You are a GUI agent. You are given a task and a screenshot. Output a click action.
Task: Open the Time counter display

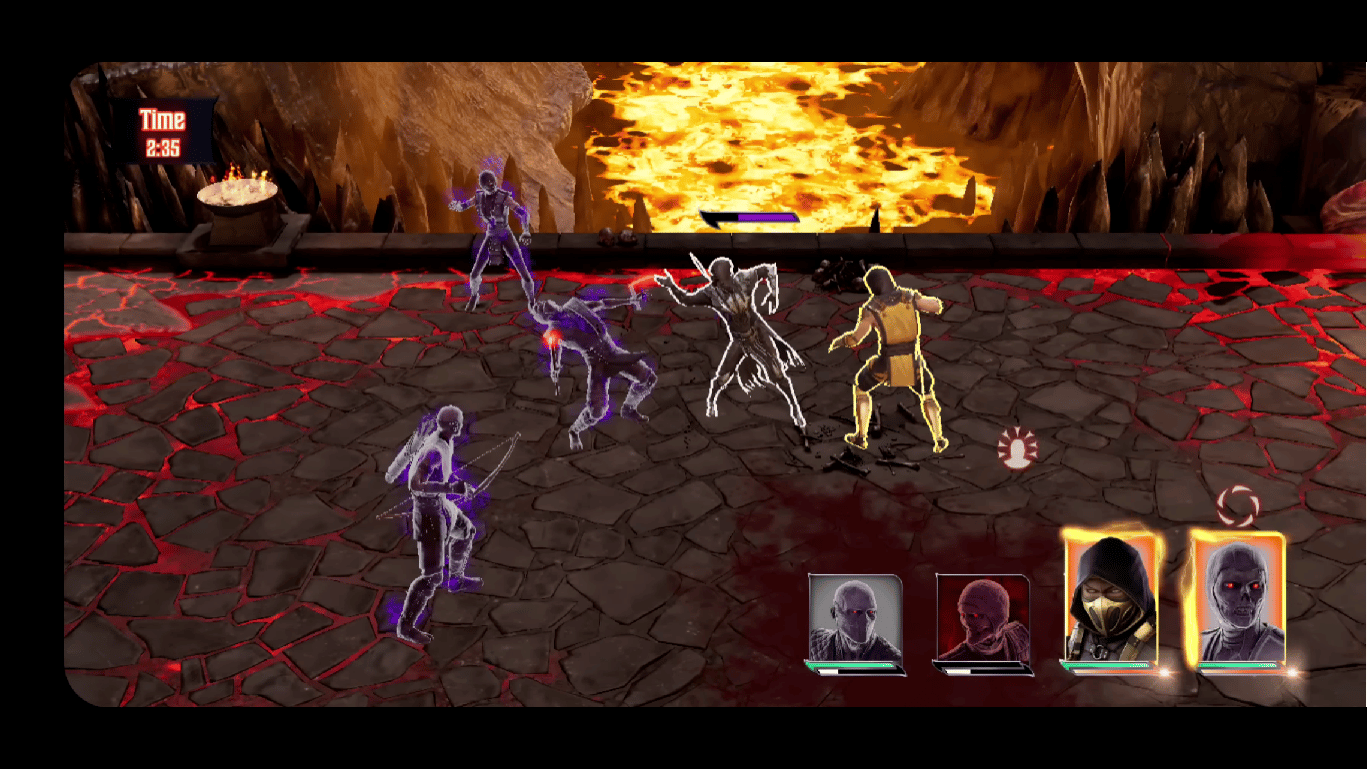[x=163, y=130]
